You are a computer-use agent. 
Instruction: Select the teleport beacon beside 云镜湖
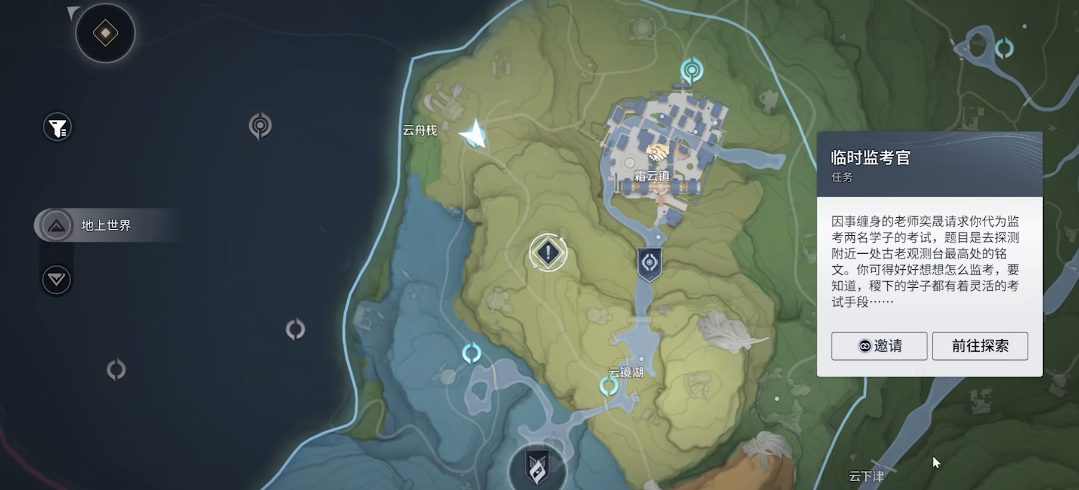609,385
